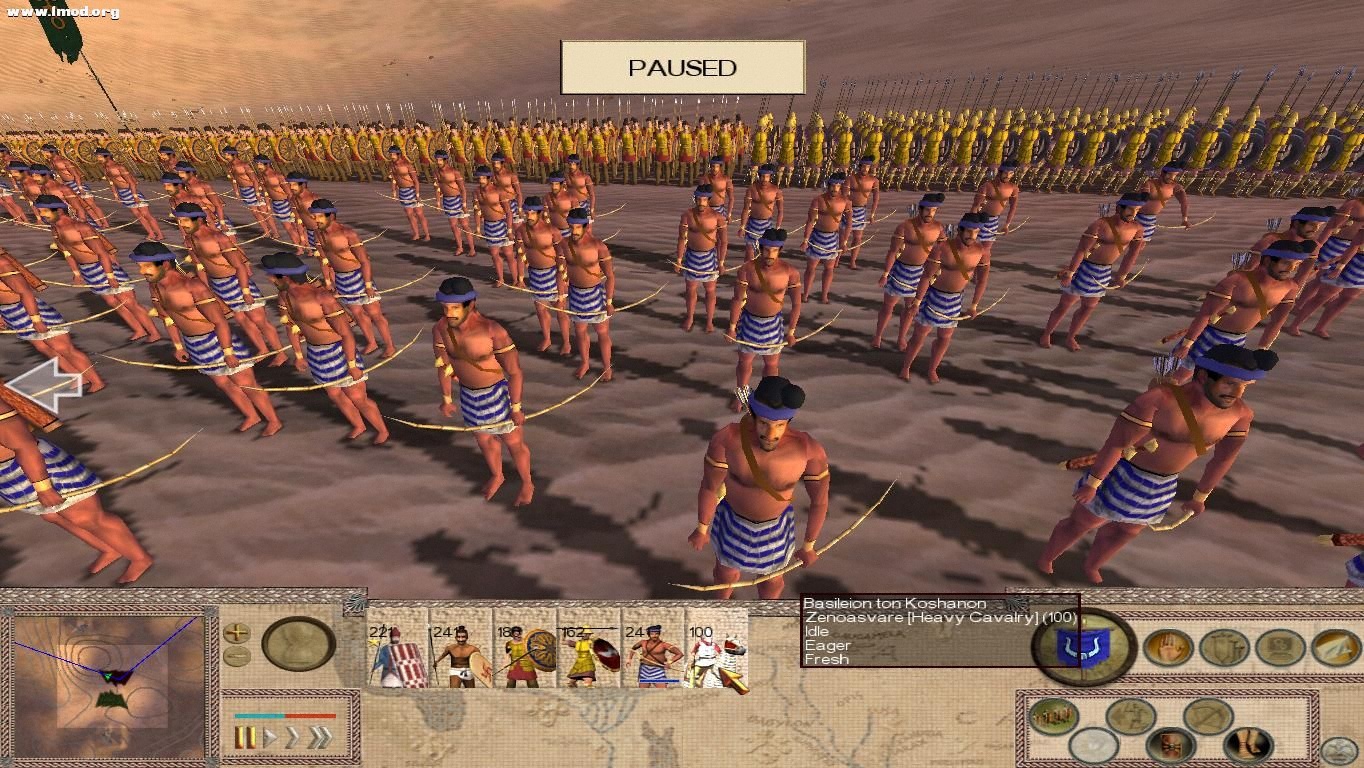Set battle speed to normal play arrow

tap(269, 738)
